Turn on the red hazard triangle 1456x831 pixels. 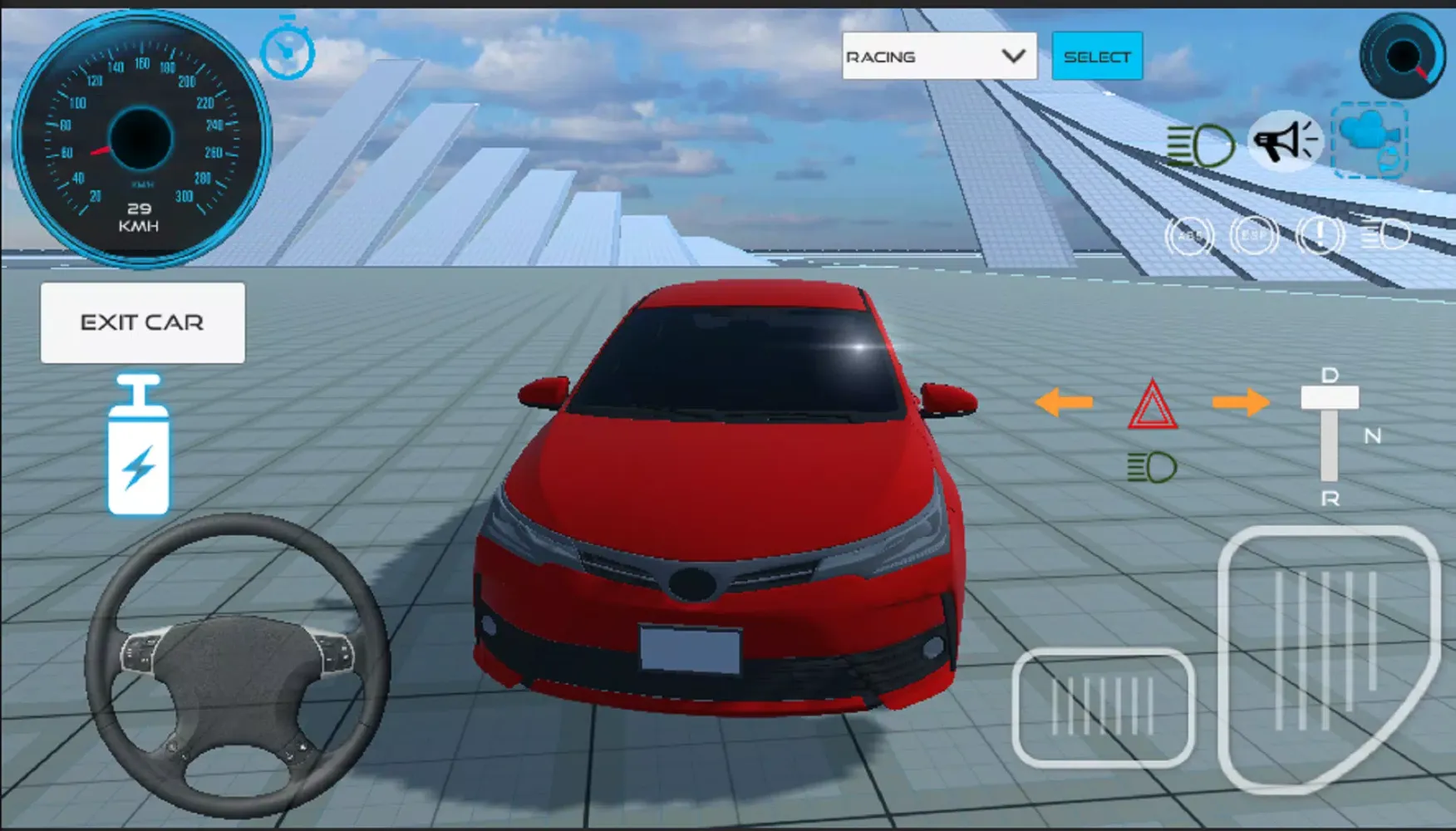point(1152,406)
